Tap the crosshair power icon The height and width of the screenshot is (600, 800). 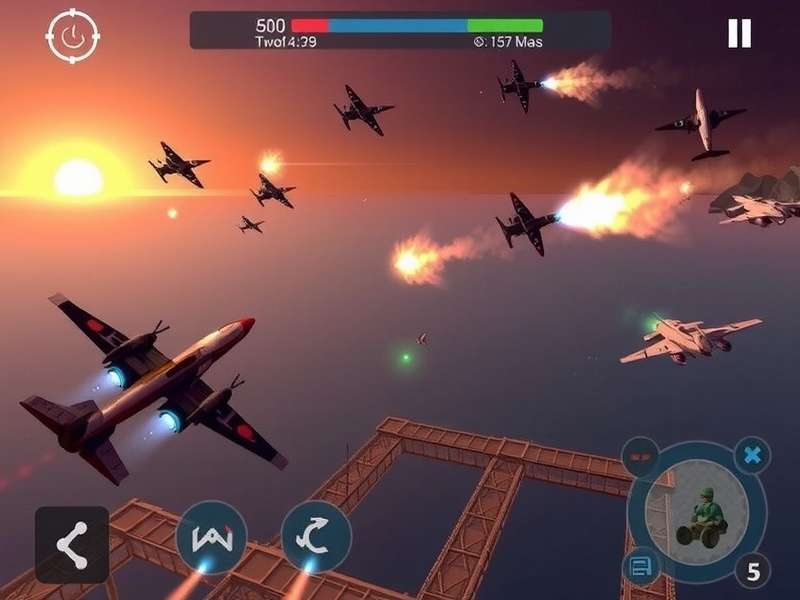pyautogui.click(x=72, y=36)
